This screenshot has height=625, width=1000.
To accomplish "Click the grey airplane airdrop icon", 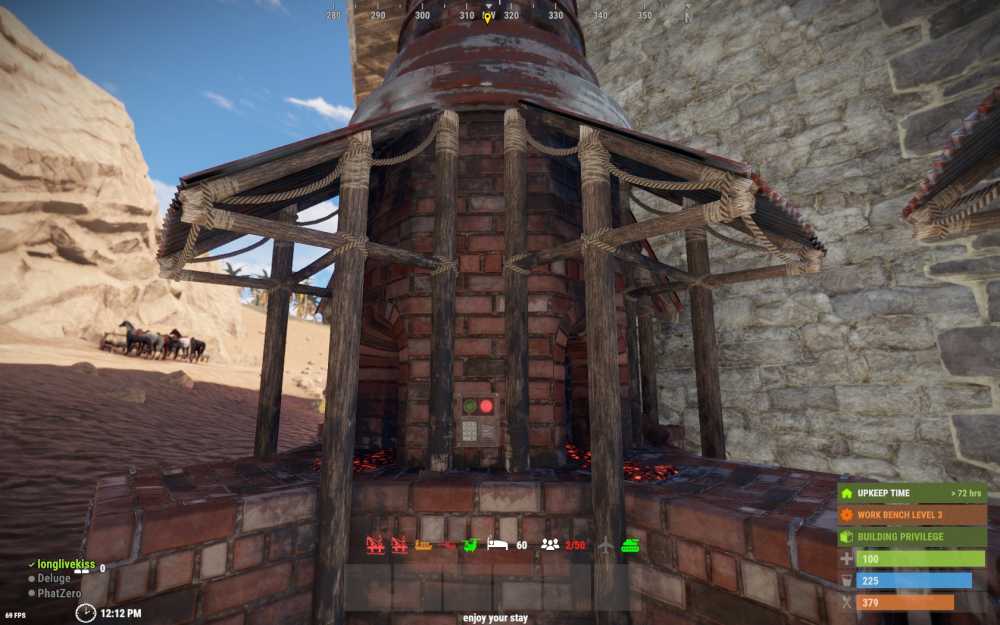I will click(606, 545).
